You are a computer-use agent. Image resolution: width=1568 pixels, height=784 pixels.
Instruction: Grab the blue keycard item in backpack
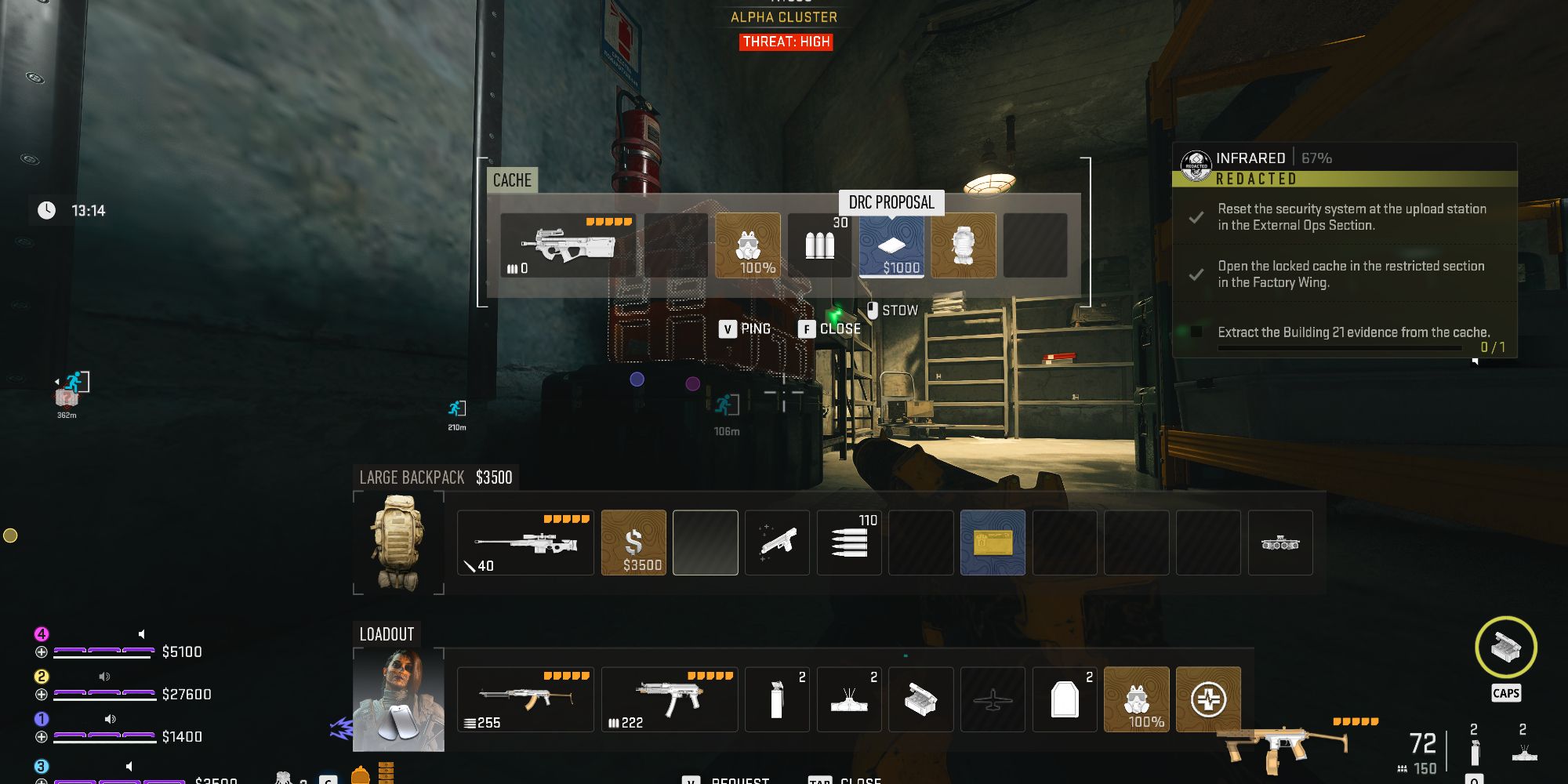(x=993, y=543)
